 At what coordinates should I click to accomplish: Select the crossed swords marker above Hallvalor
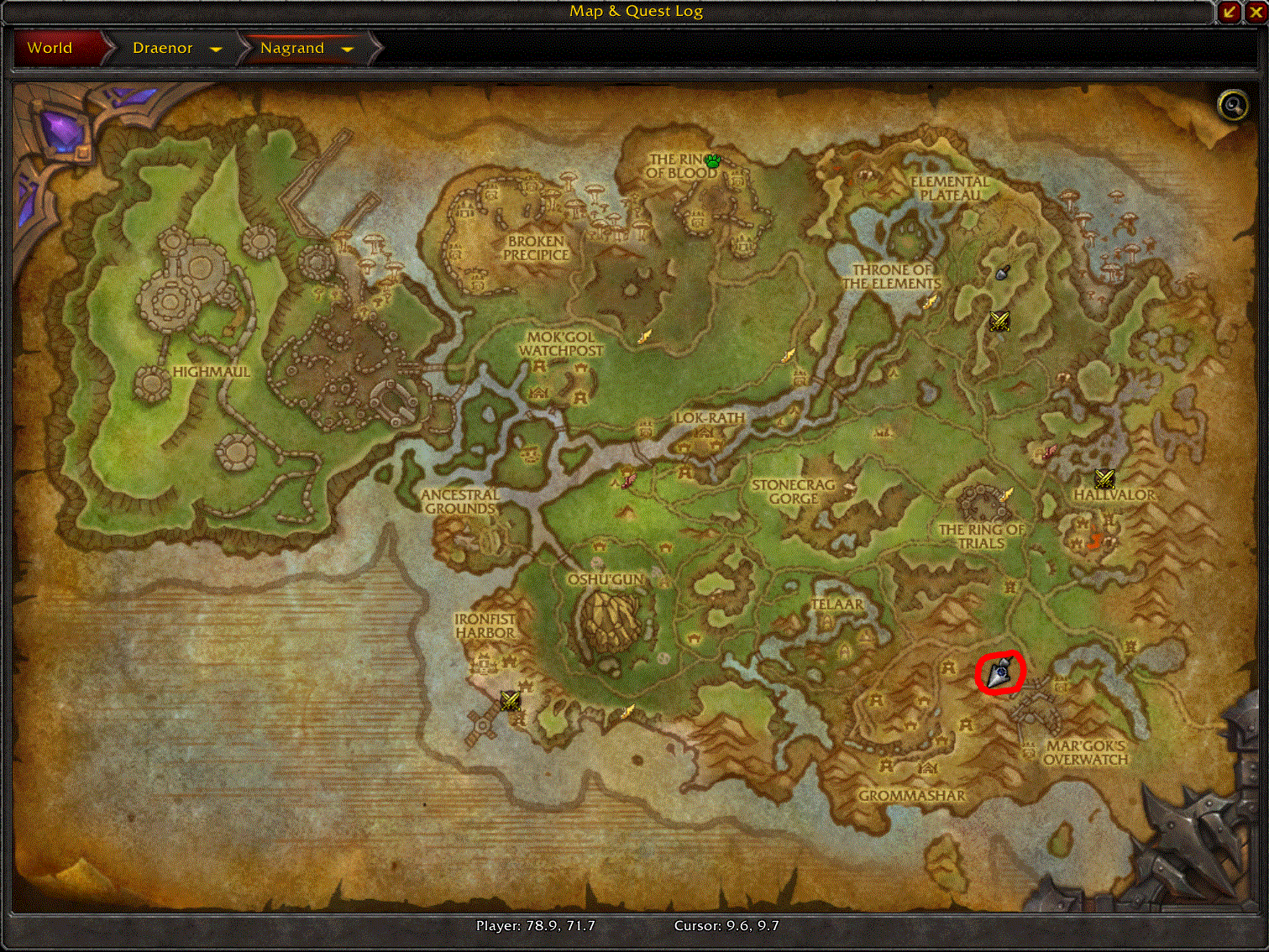1104,479
